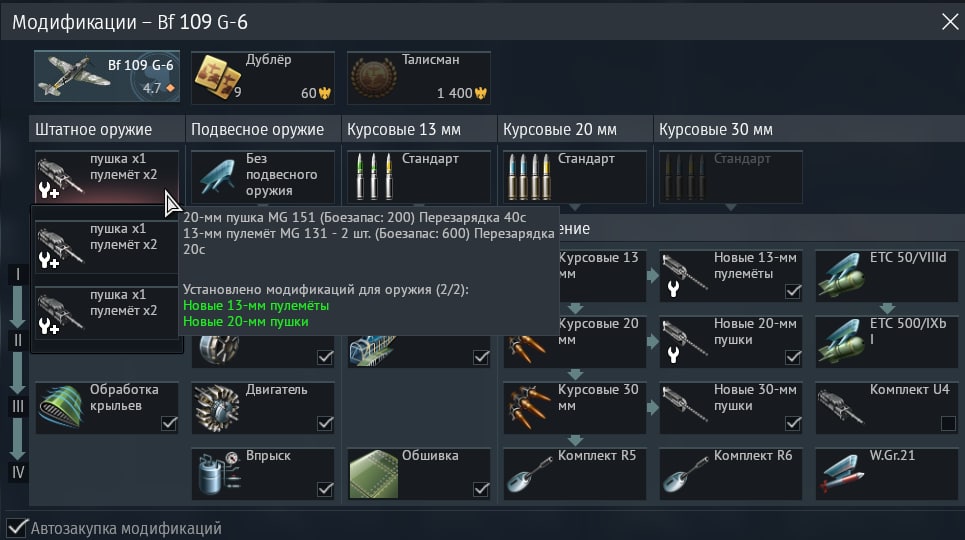The height and width of the screenshot is (540, 965).
Task: Choose Курсовые 20 mm Стандарт ammo belt
Action: point(575,175)
